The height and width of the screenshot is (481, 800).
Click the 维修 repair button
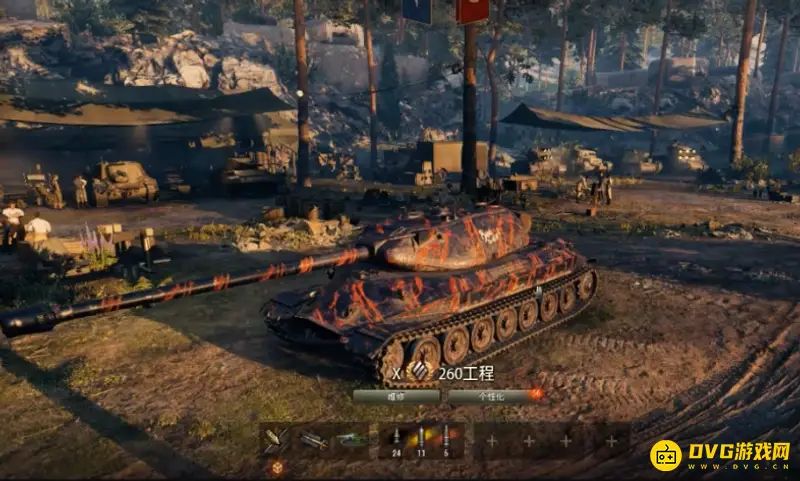pos(396,396)
